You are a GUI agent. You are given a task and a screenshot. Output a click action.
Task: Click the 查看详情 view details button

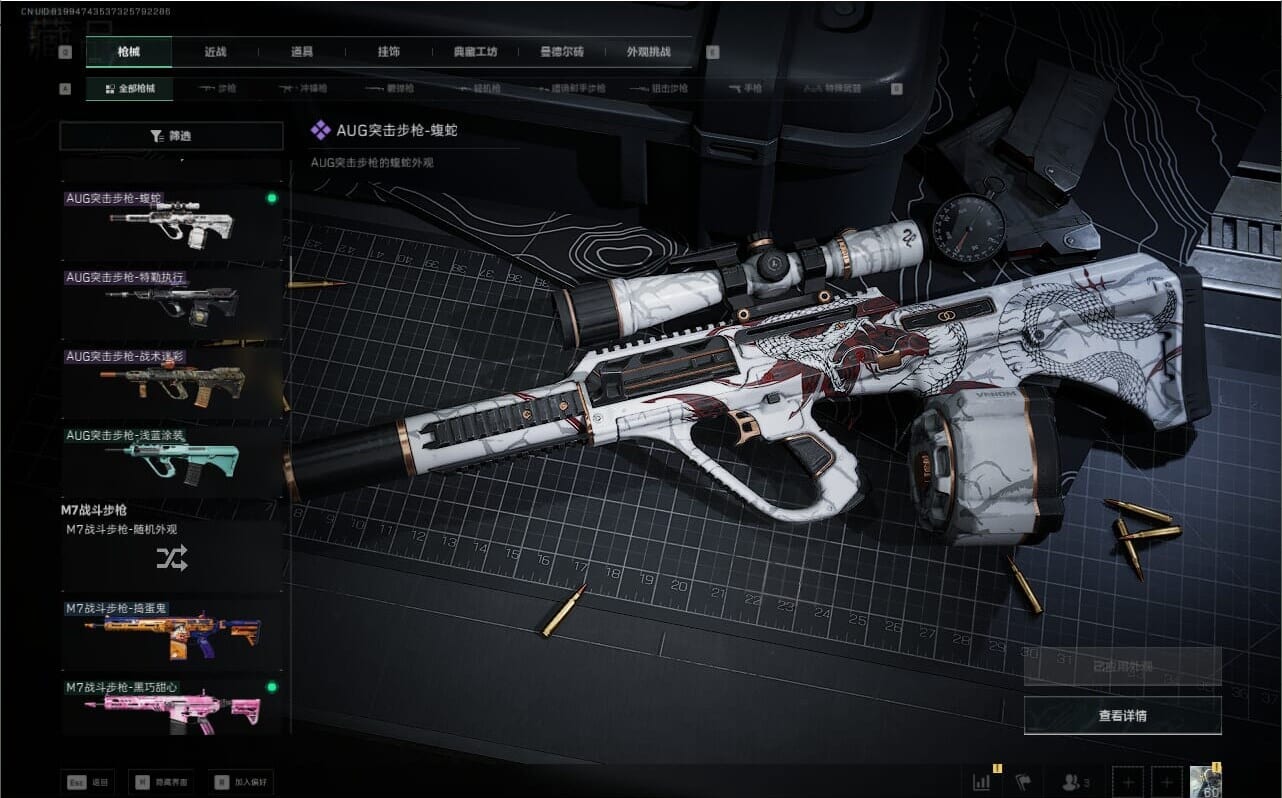1122,716
